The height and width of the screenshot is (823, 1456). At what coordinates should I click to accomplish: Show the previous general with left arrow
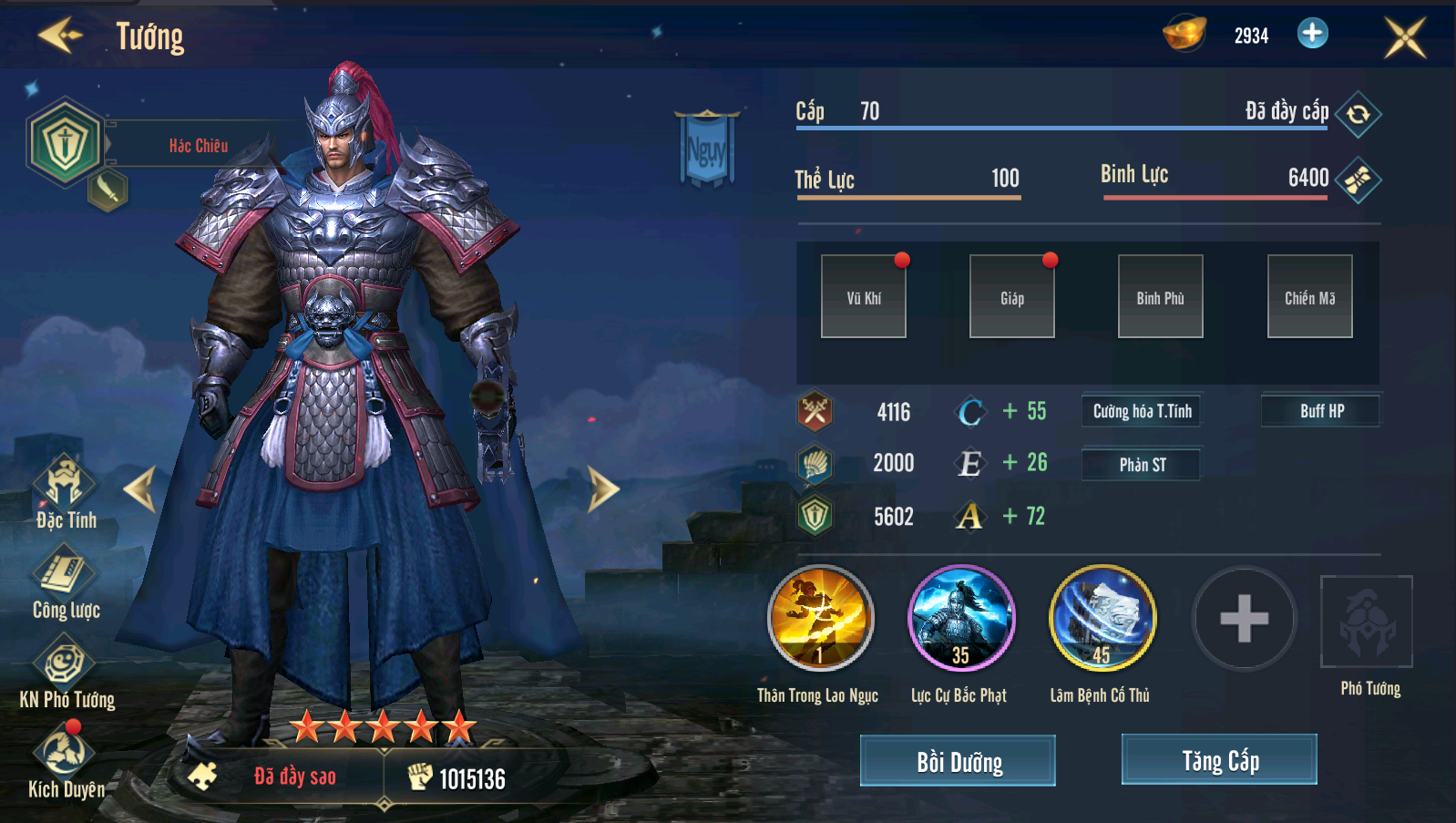tap(141, 489)
